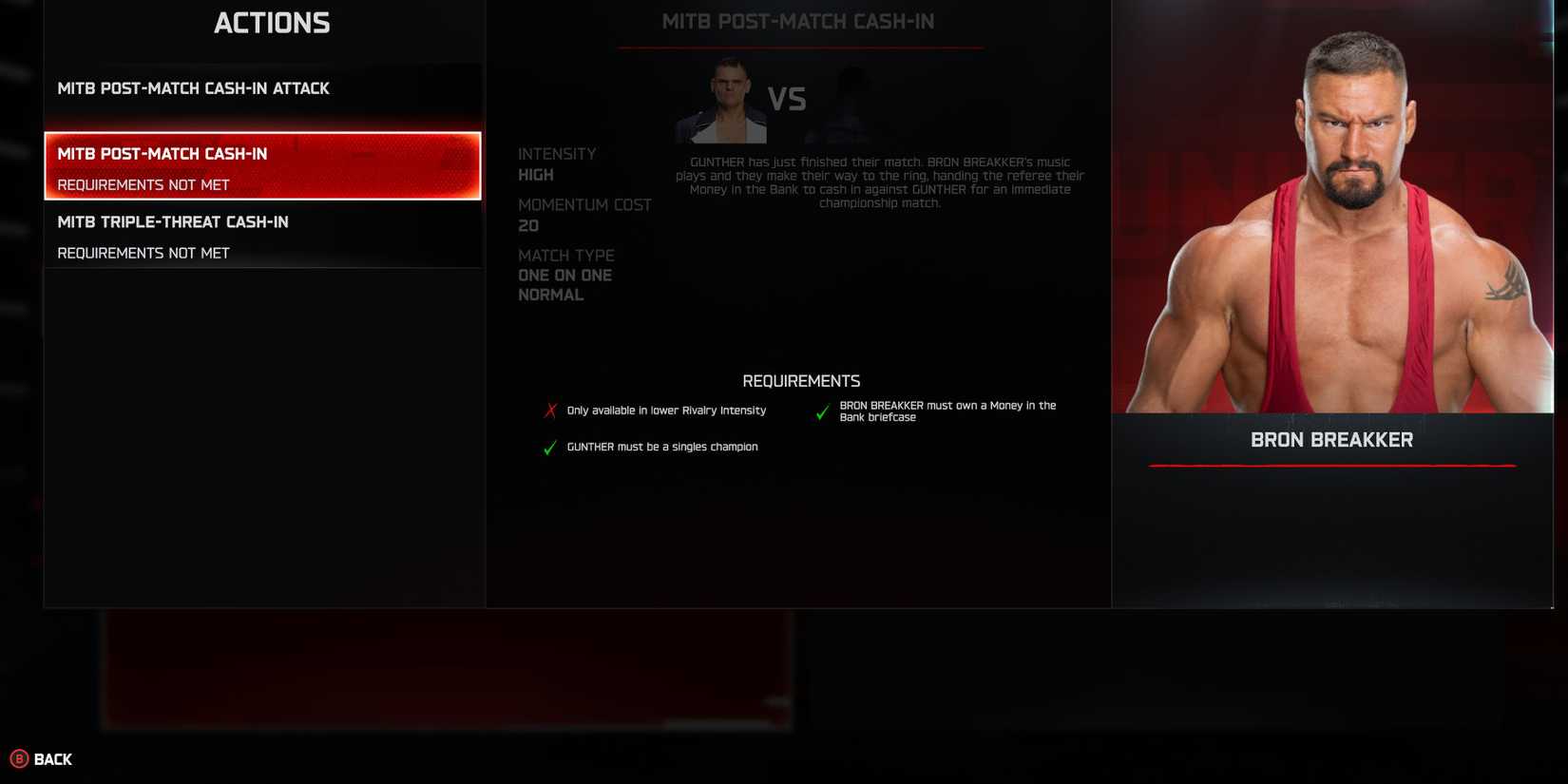This screenshot has height=784, width=1568.
Task: Expand the ACTIONS panel header
Action: 272,22
